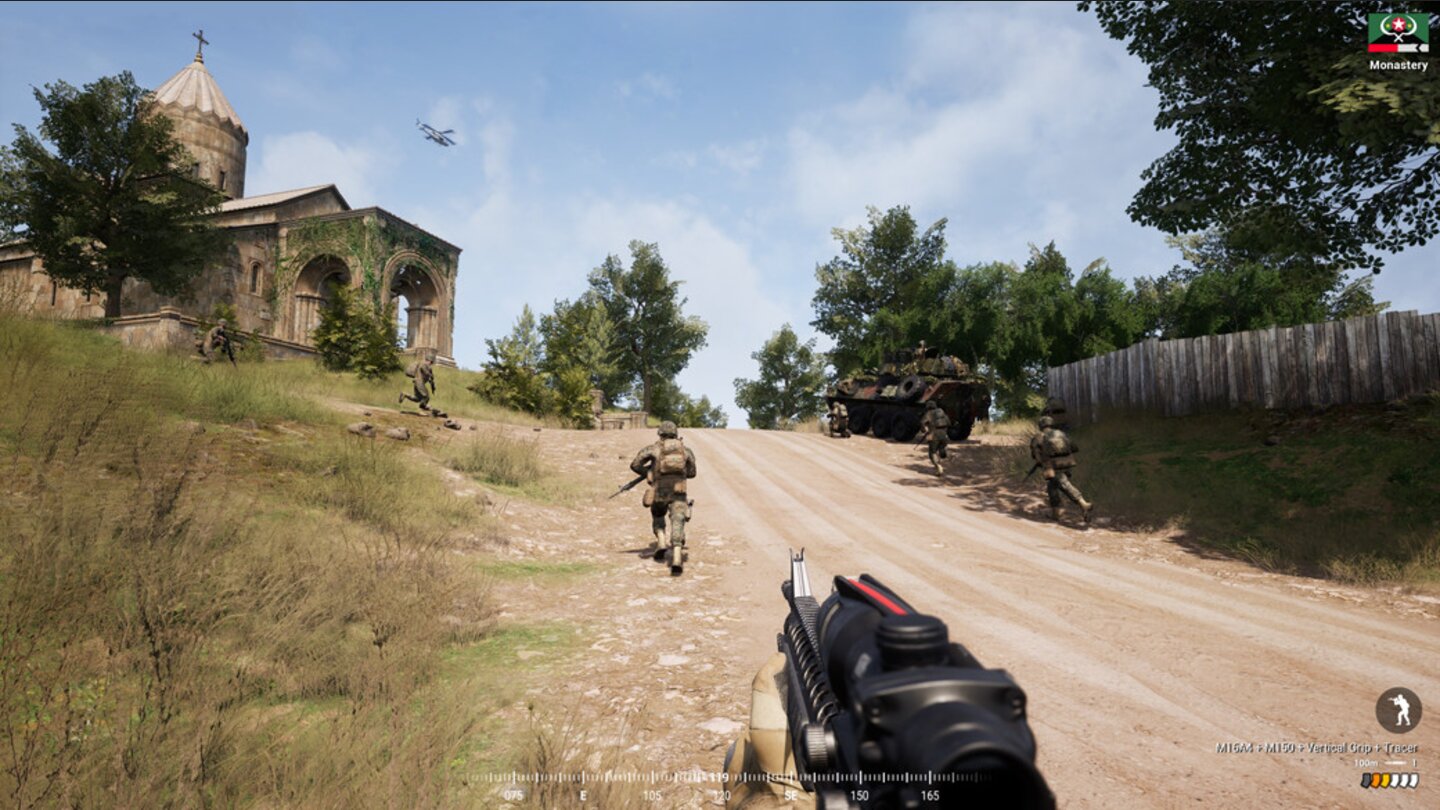Screen dimensions: 1440x810
Task: Expand the Monastery objective details
Action: tap(1398, 64)
